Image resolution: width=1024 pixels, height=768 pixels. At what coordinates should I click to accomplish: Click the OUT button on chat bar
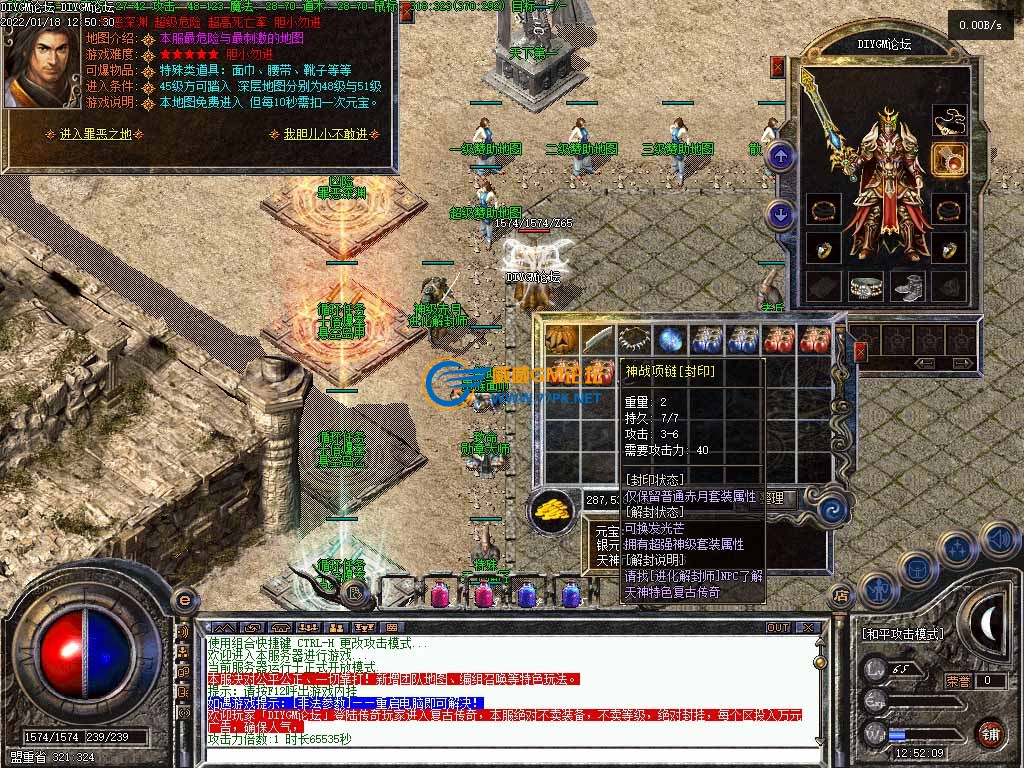click(778, 628)
